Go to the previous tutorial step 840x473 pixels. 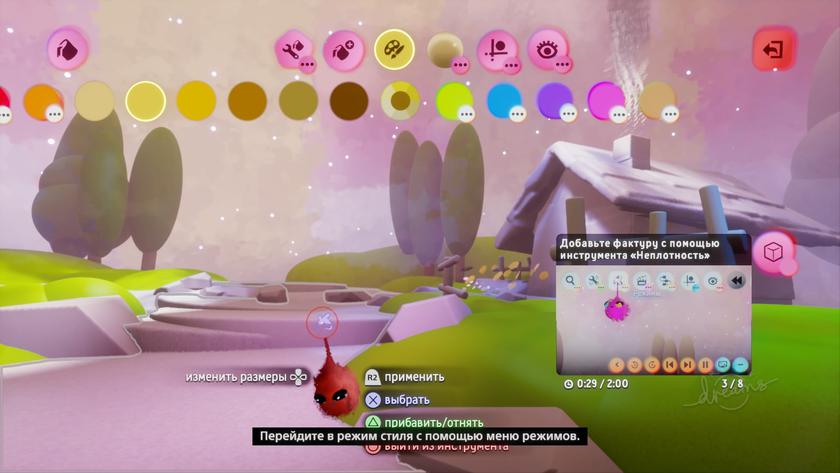[670, 364]
